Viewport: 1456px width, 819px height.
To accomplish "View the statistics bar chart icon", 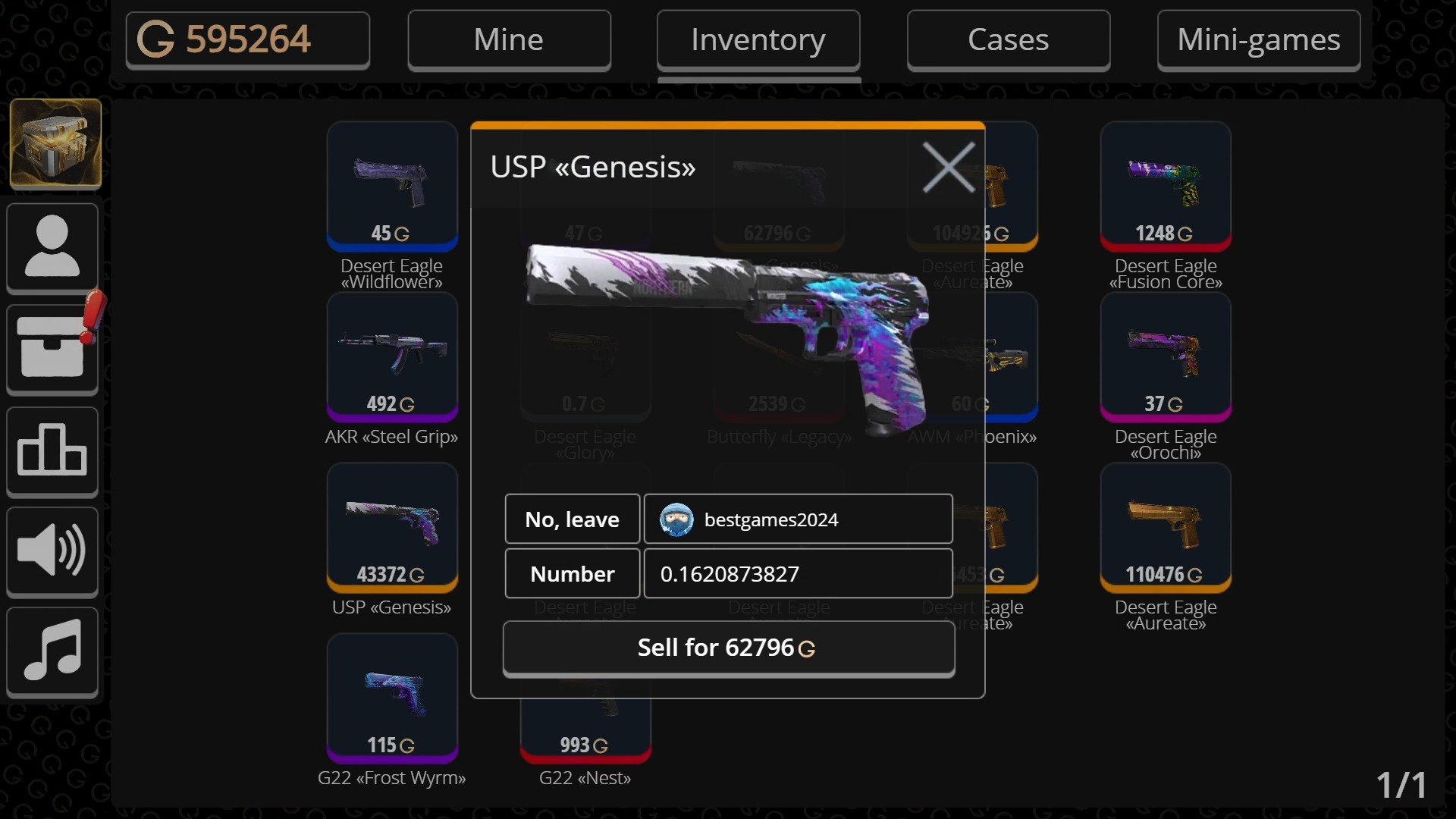I will click(52, 451).
